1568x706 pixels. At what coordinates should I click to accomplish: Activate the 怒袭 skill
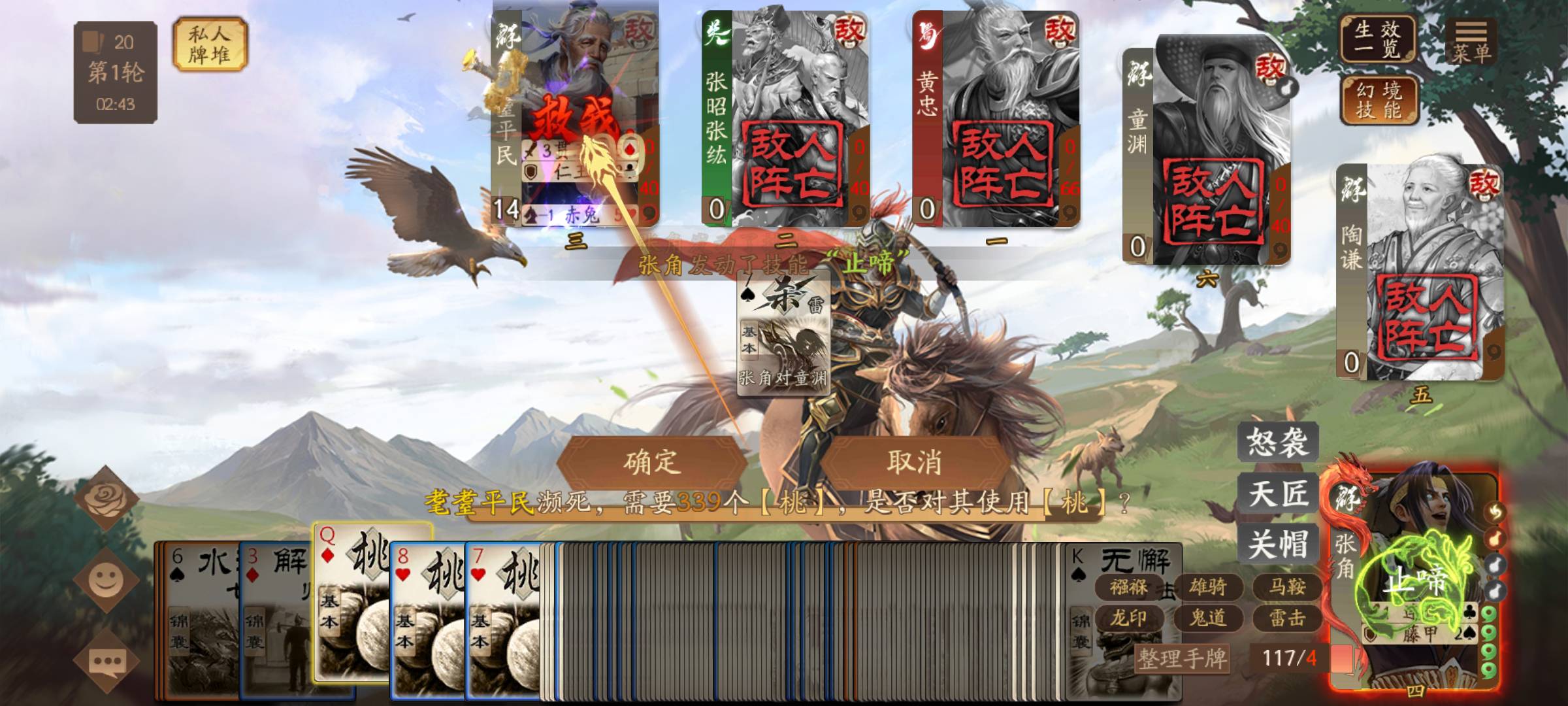1277,442
